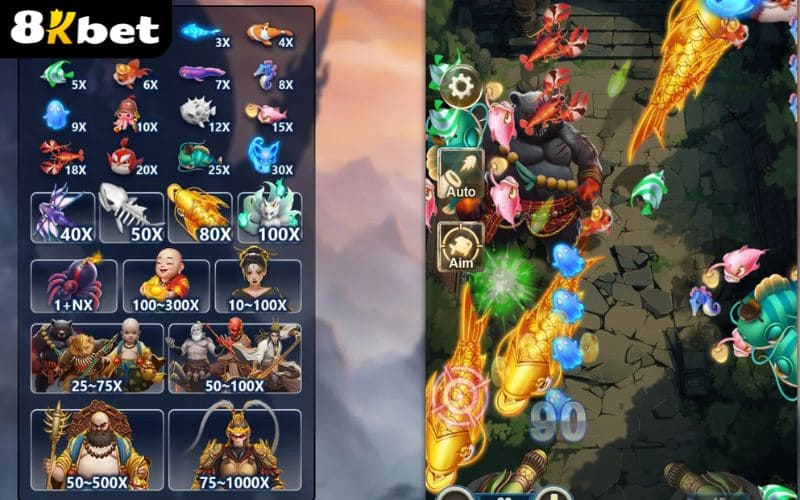
Task: Choose the 100X white beast tile
Action: point(269,217)
